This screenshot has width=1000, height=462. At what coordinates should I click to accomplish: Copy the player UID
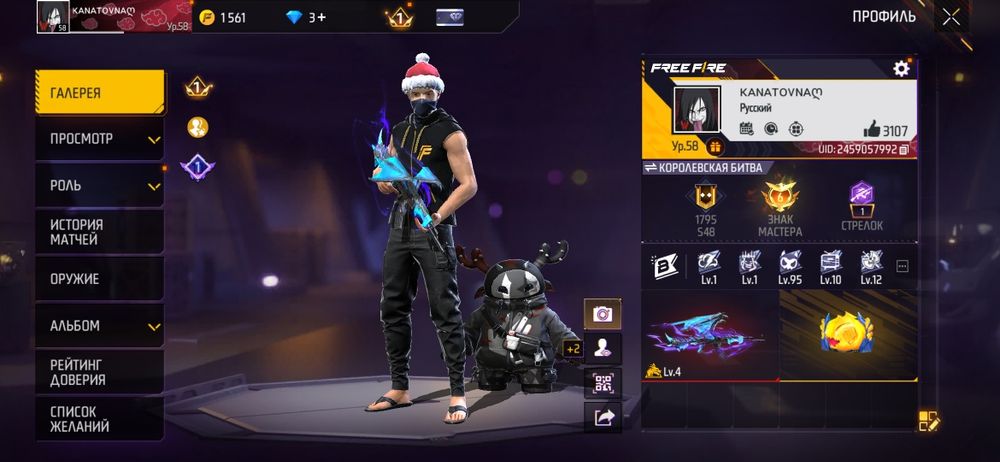pyautogui.click(x=904, y=149)
